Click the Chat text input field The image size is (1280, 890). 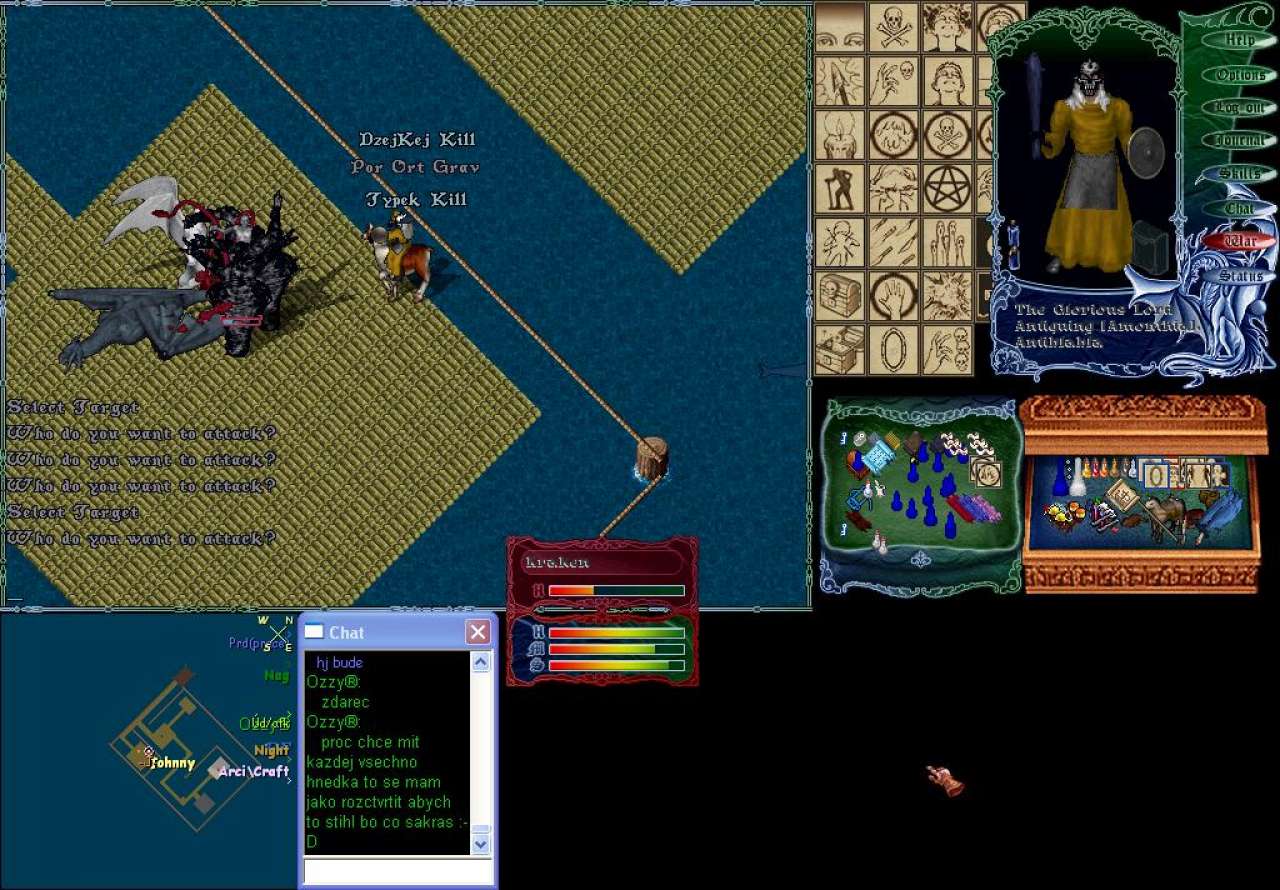coord(398,872)
